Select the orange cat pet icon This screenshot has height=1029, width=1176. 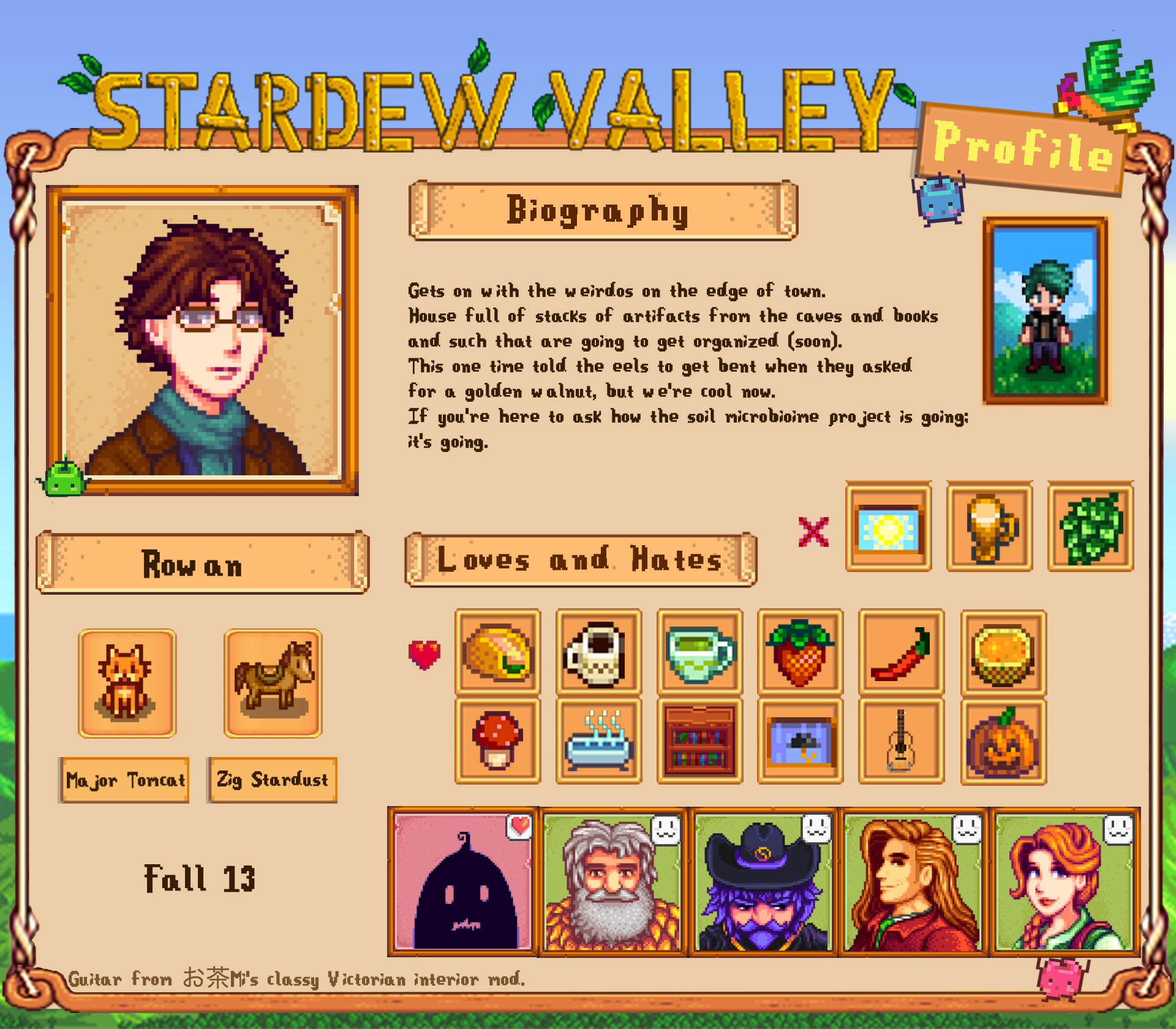pyautogui.click(x=127, y=683)
